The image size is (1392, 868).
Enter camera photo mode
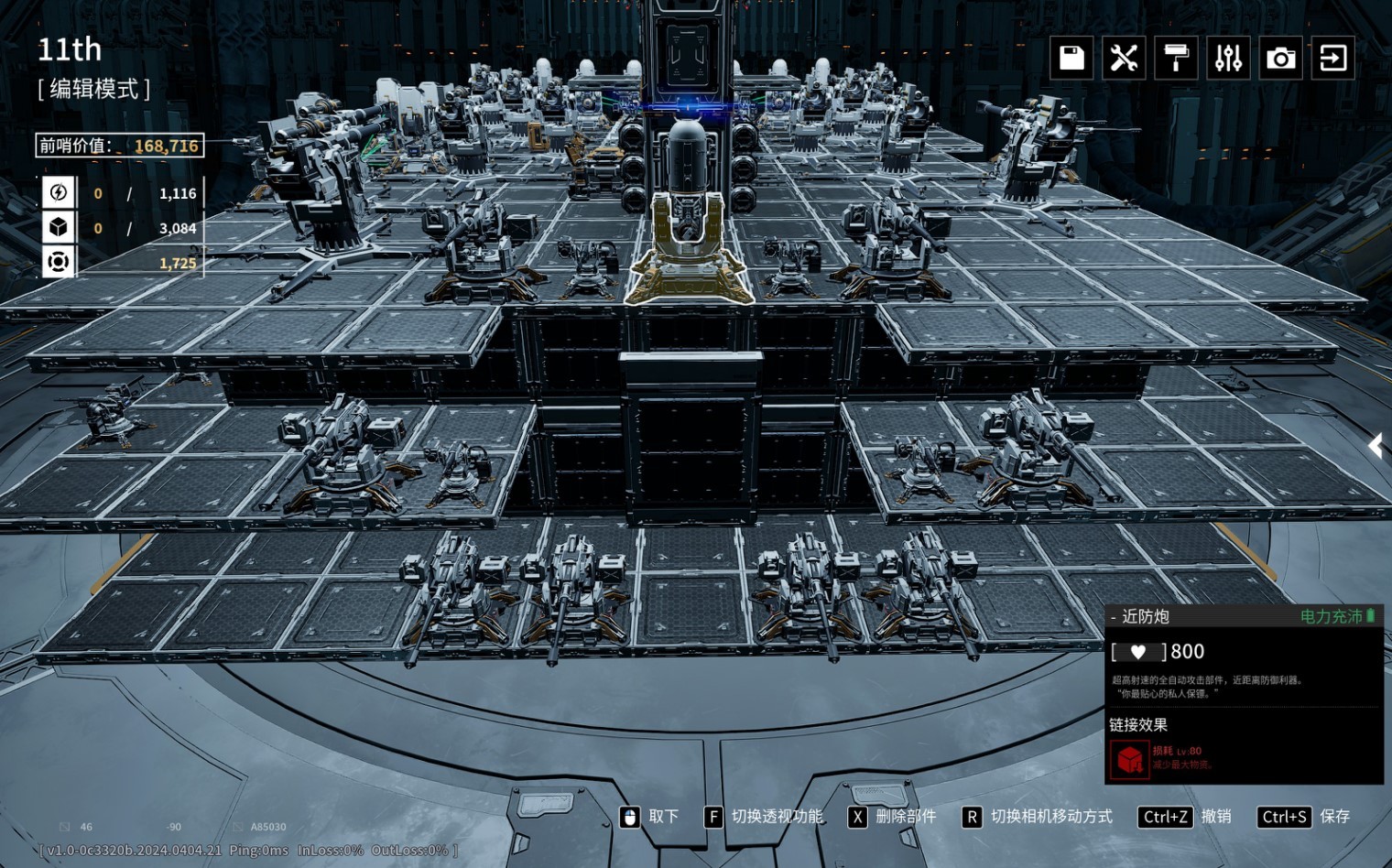click(x=1280, y=59)
